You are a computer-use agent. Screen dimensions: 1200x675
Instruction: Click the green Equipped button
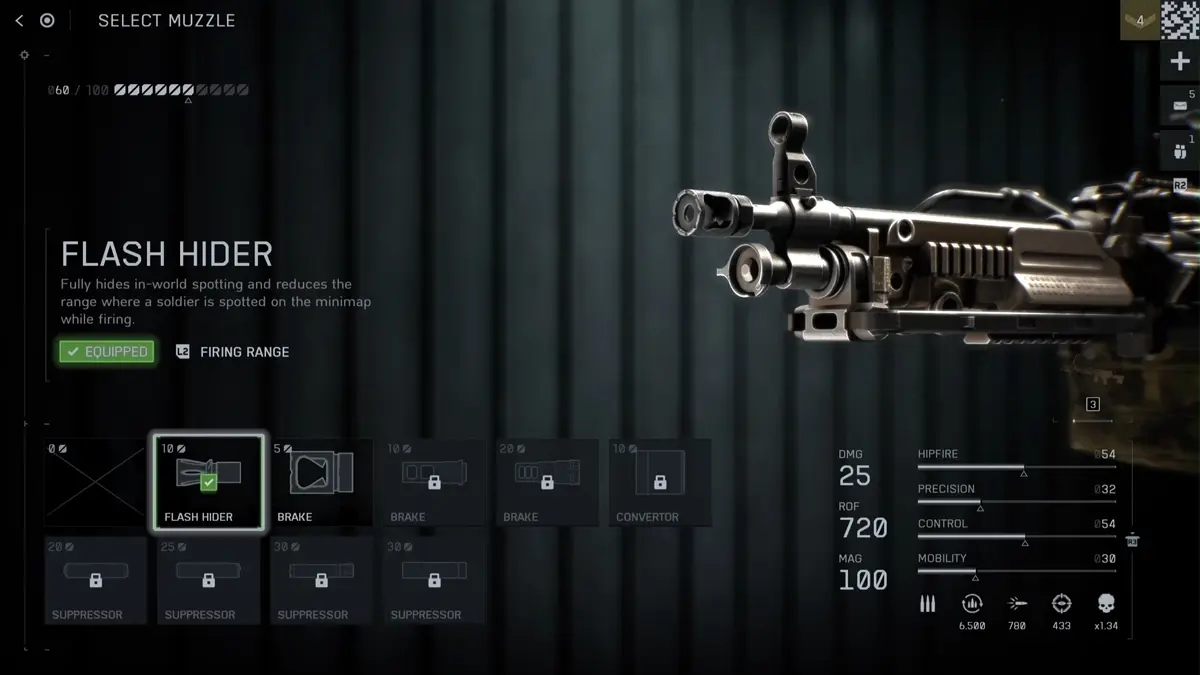pos(107,352)
